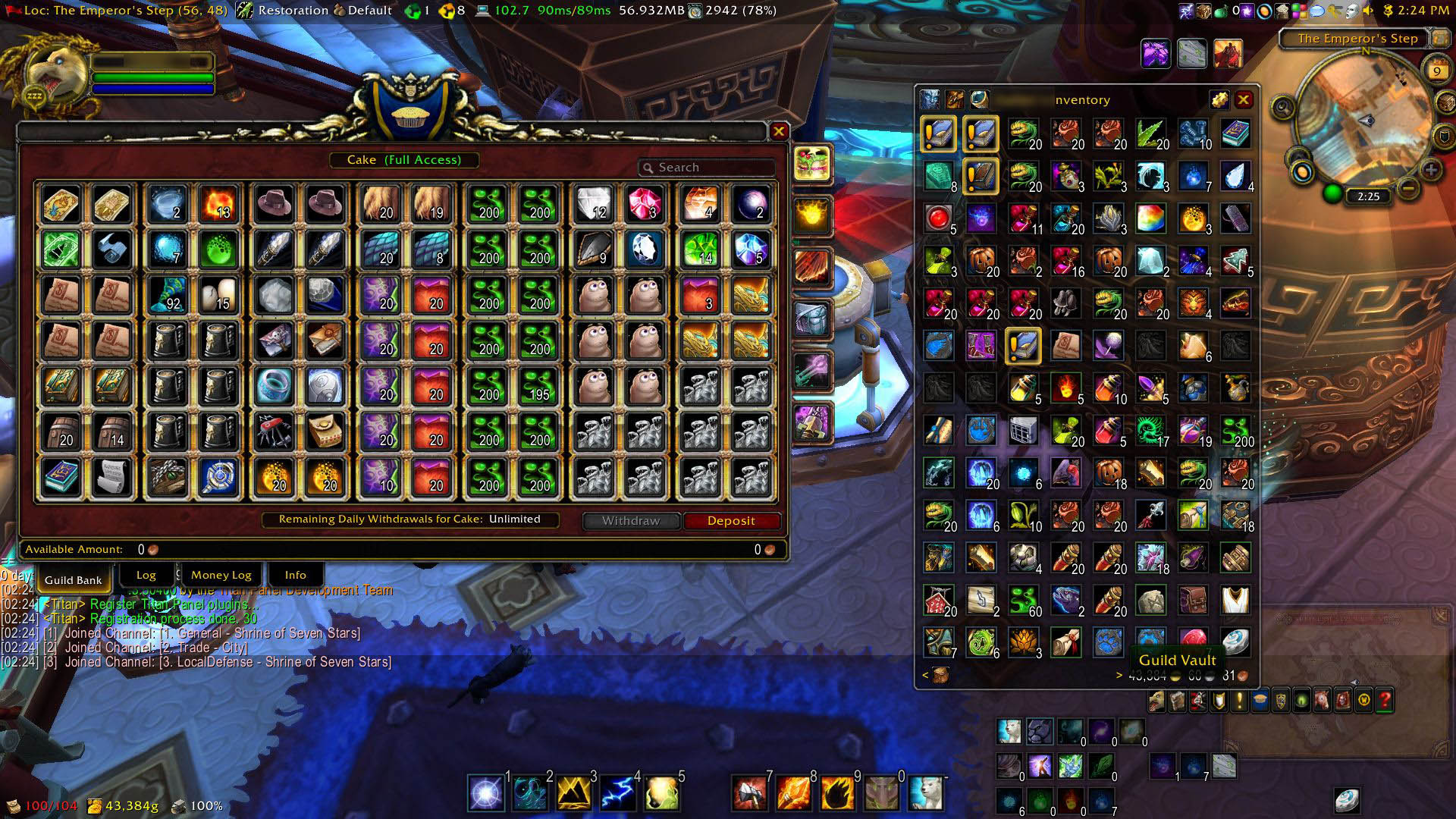This screenshot has height=819, width=1456.
Task: Focus the guild bank Search field
Action: click(709, 168)
